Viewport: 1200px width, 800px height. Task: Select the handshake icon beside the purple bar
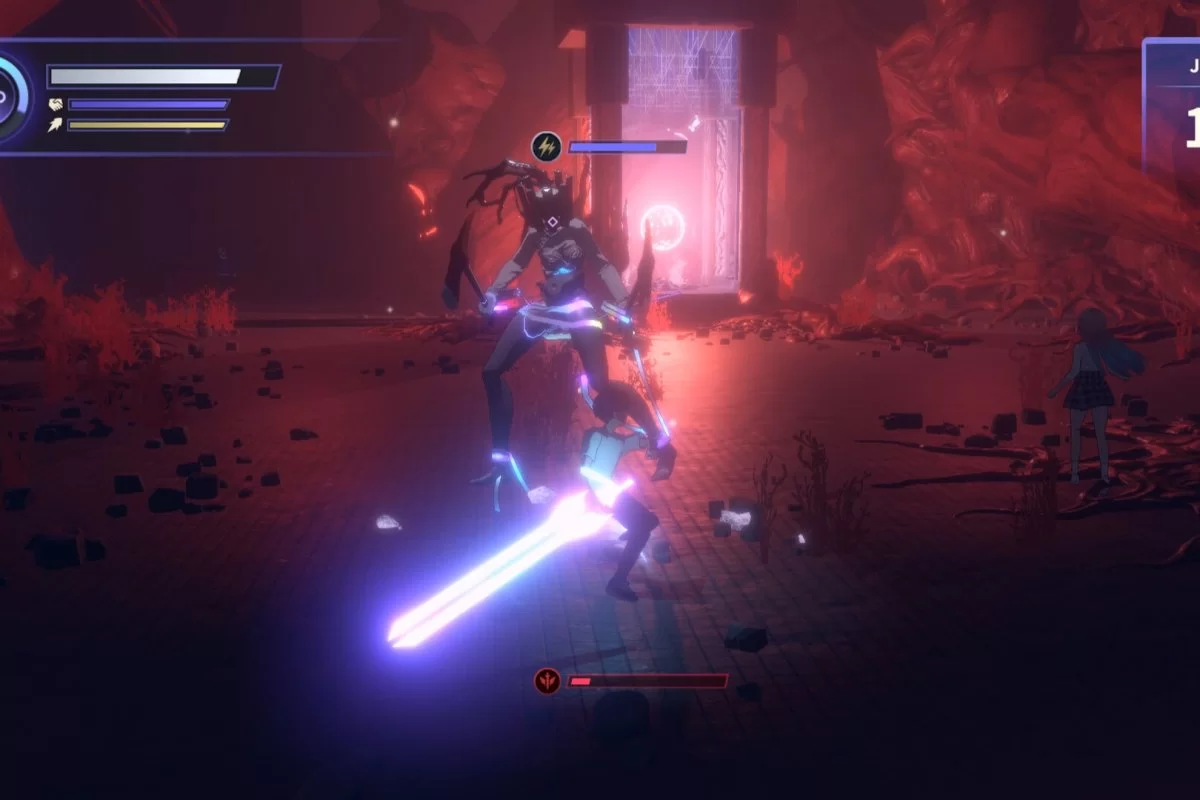coord(54,104)
